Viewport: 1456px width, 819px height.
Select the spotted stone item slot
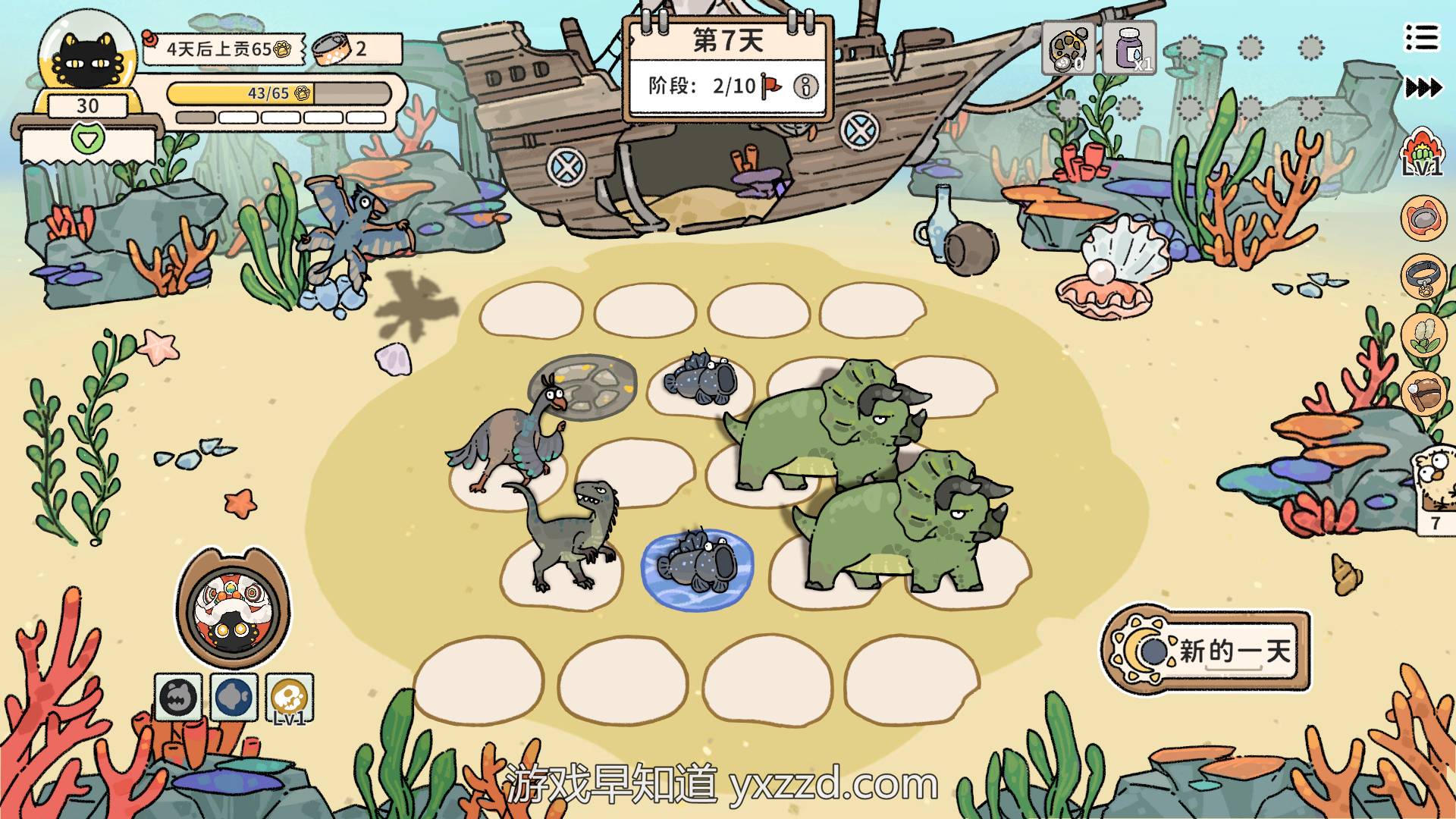click(1068, 49)
